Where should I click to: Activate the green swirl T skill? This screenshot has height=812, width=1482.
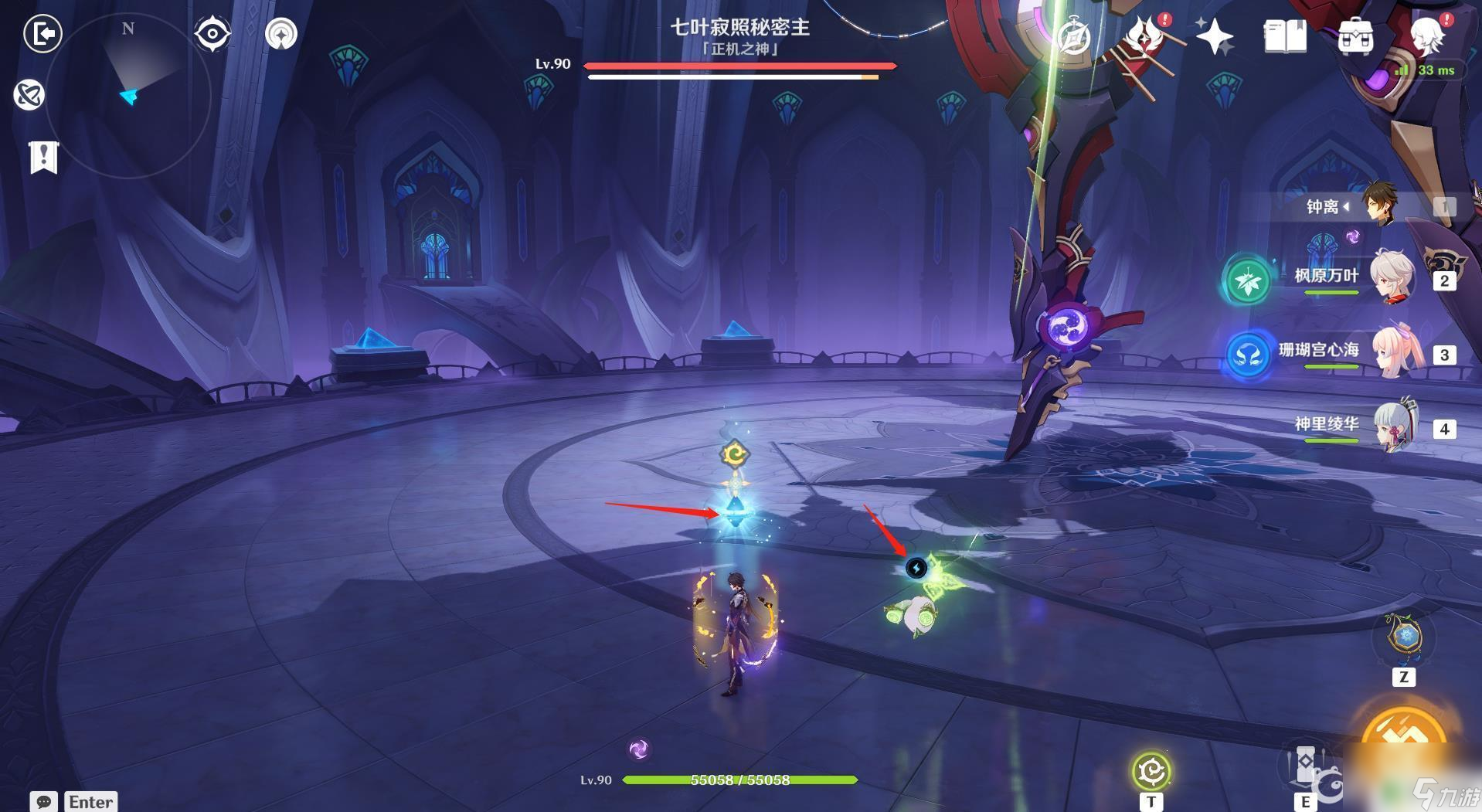pyautogui.click(x=1151, y=771)
